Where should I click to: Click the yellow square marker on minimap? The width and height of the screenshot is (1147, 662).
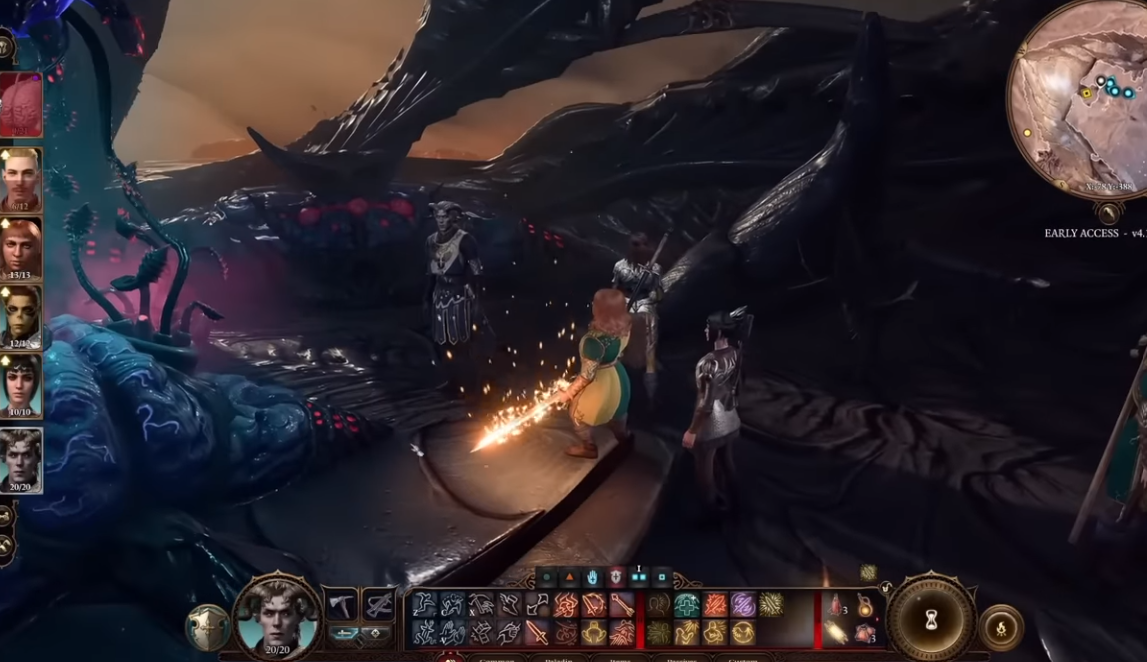pyautogui.click(x=1086, y=93)
